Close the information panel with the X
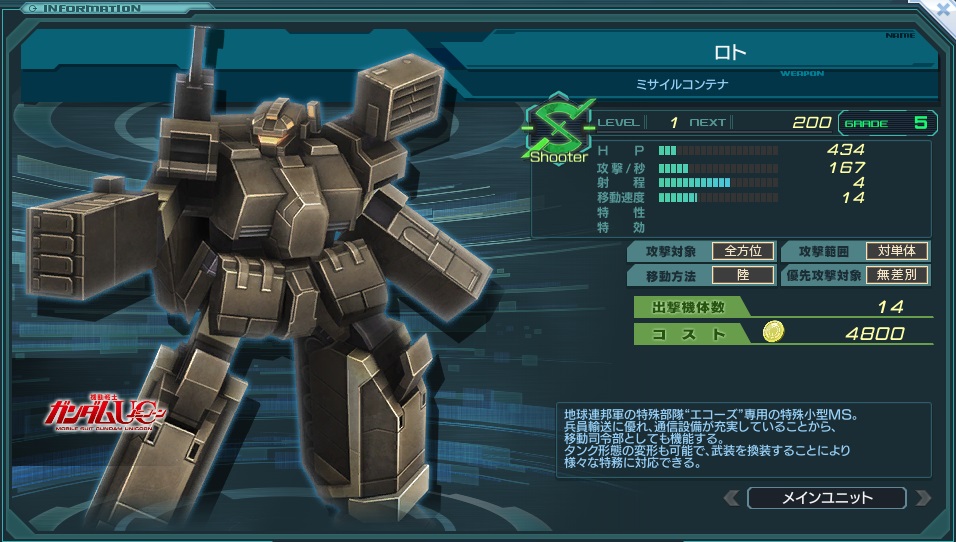The width and height of the screenshot is (956, 542). tap(942, 10)
